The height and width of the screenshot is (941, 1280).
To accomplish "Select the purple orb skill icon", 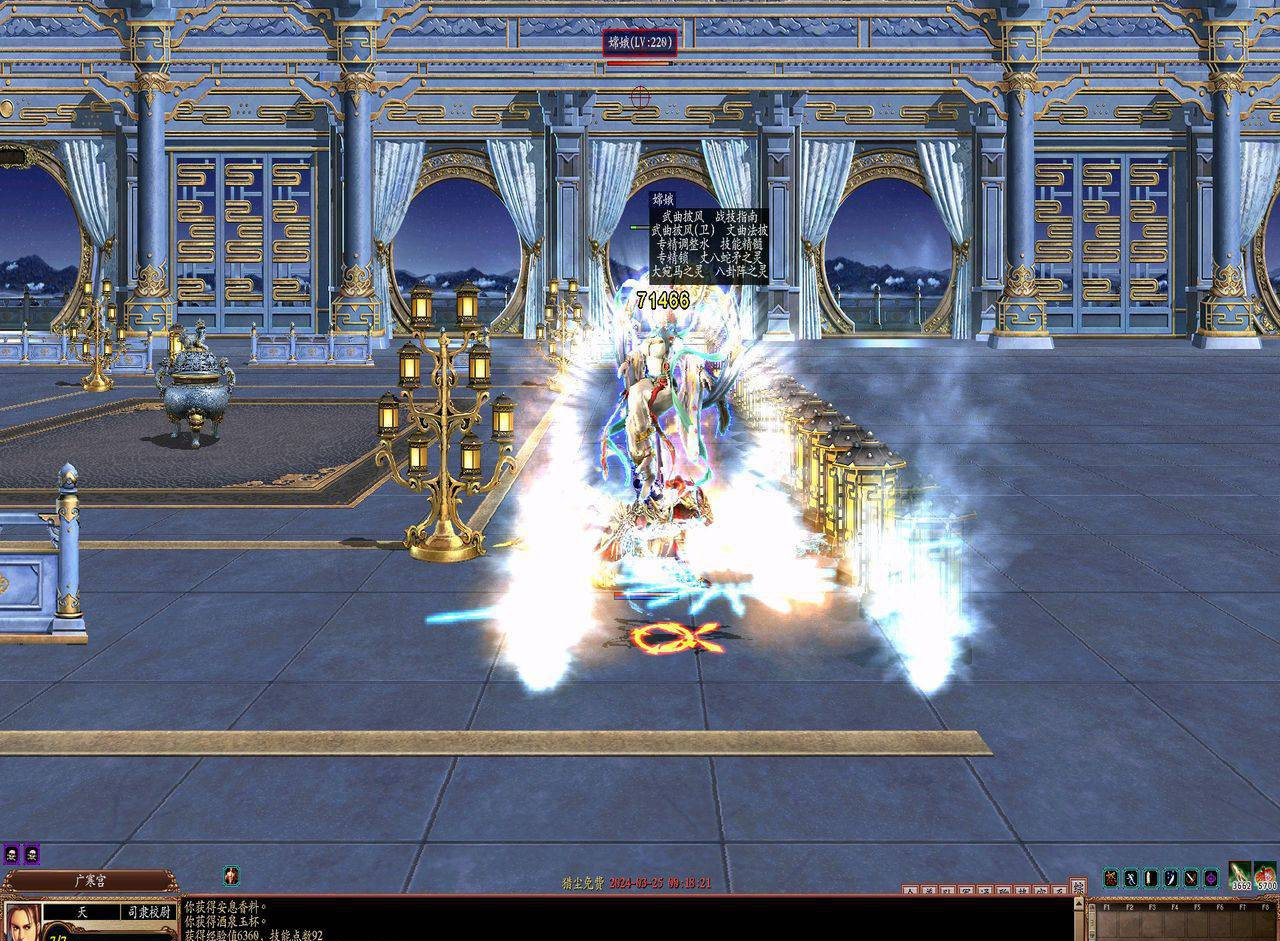I will coord(1210,878).
